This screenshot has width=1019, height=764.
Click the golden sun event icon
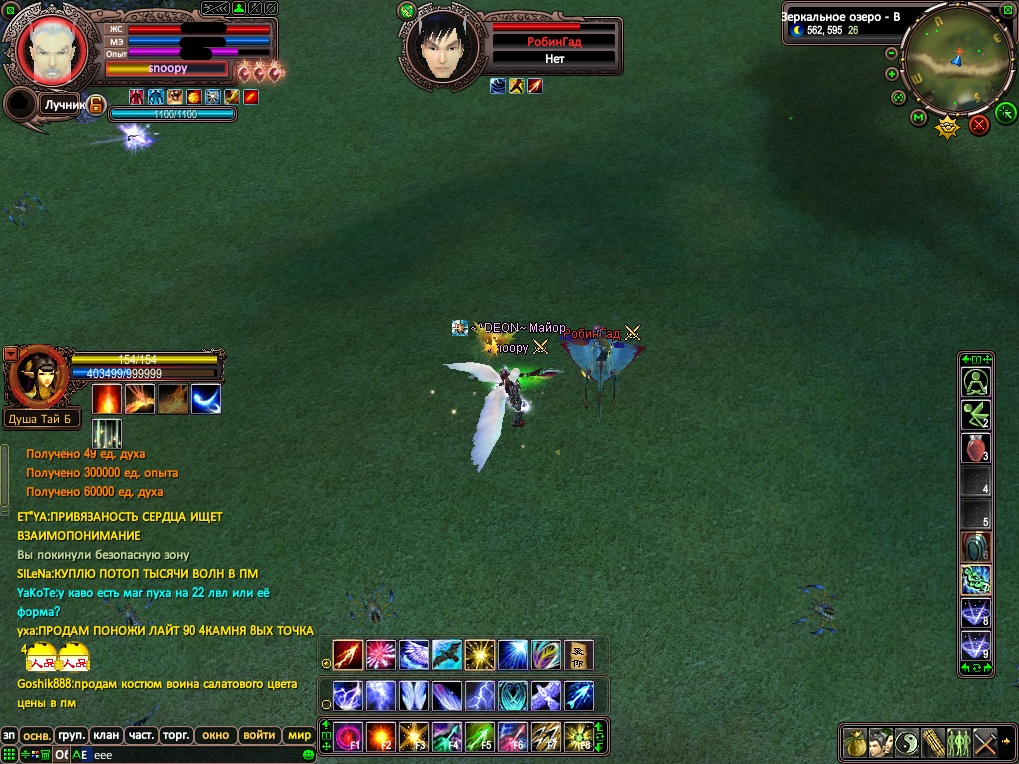[x=947, y=127]
